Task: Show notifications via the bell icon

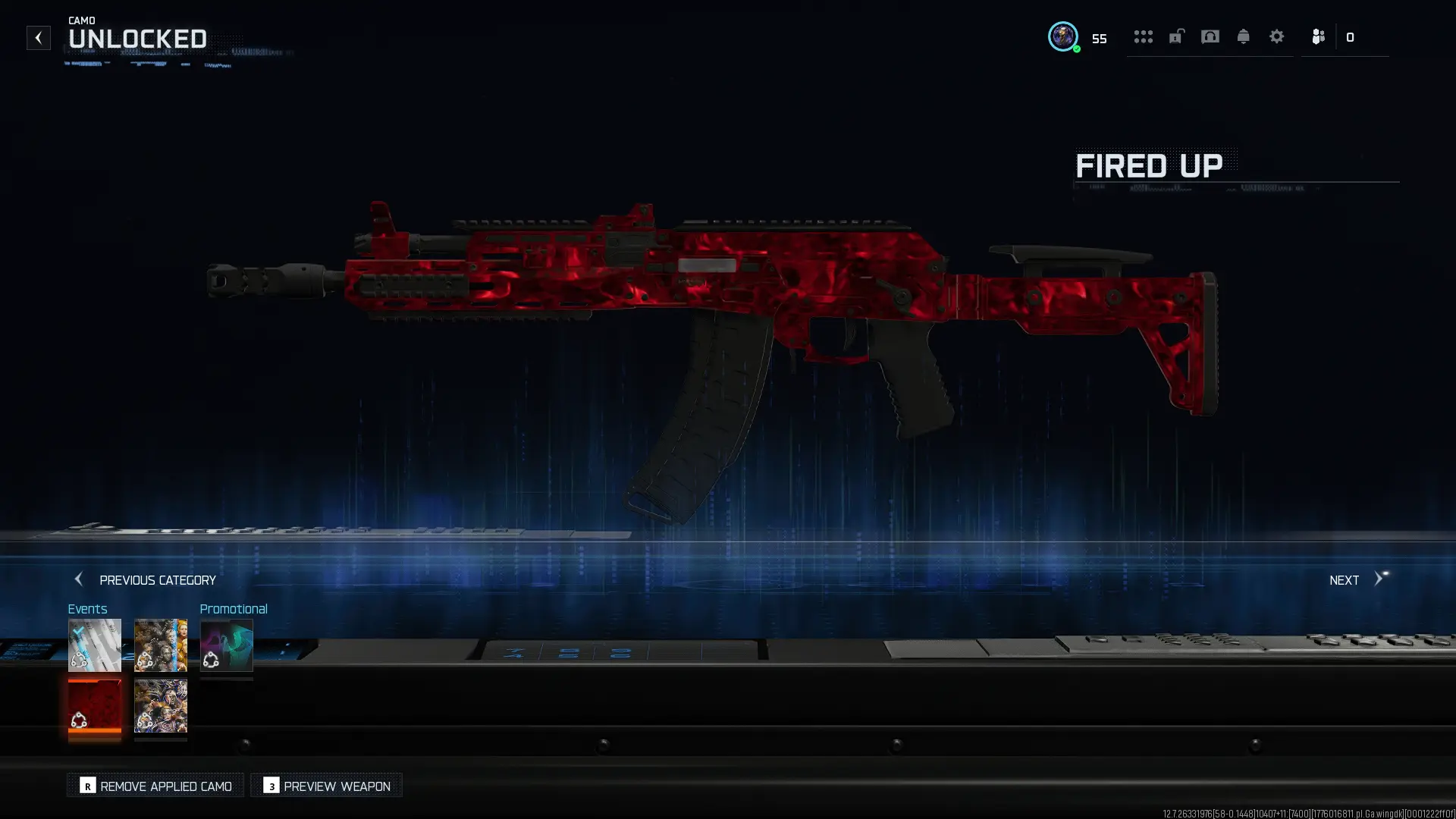Action: click(x=1243, y=36)
